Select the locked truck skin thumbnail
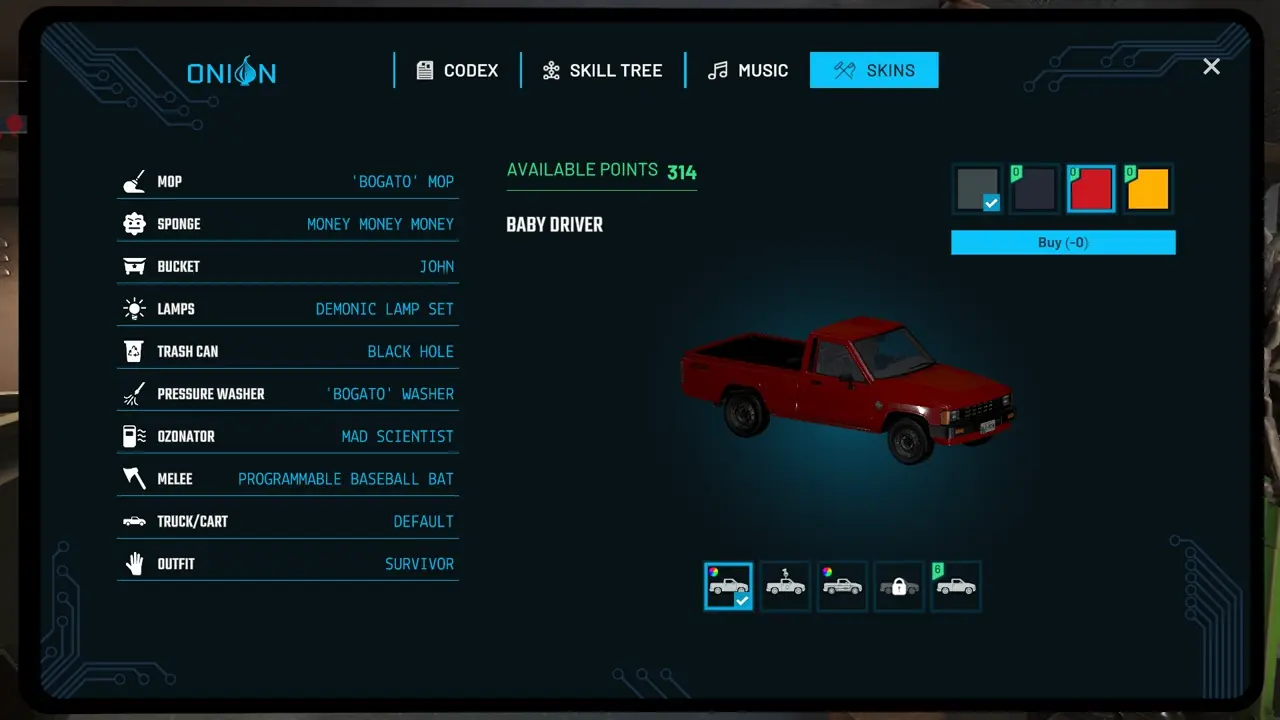Image resolution: width=1280 pixels, height=720 pixels. [899, 586]
